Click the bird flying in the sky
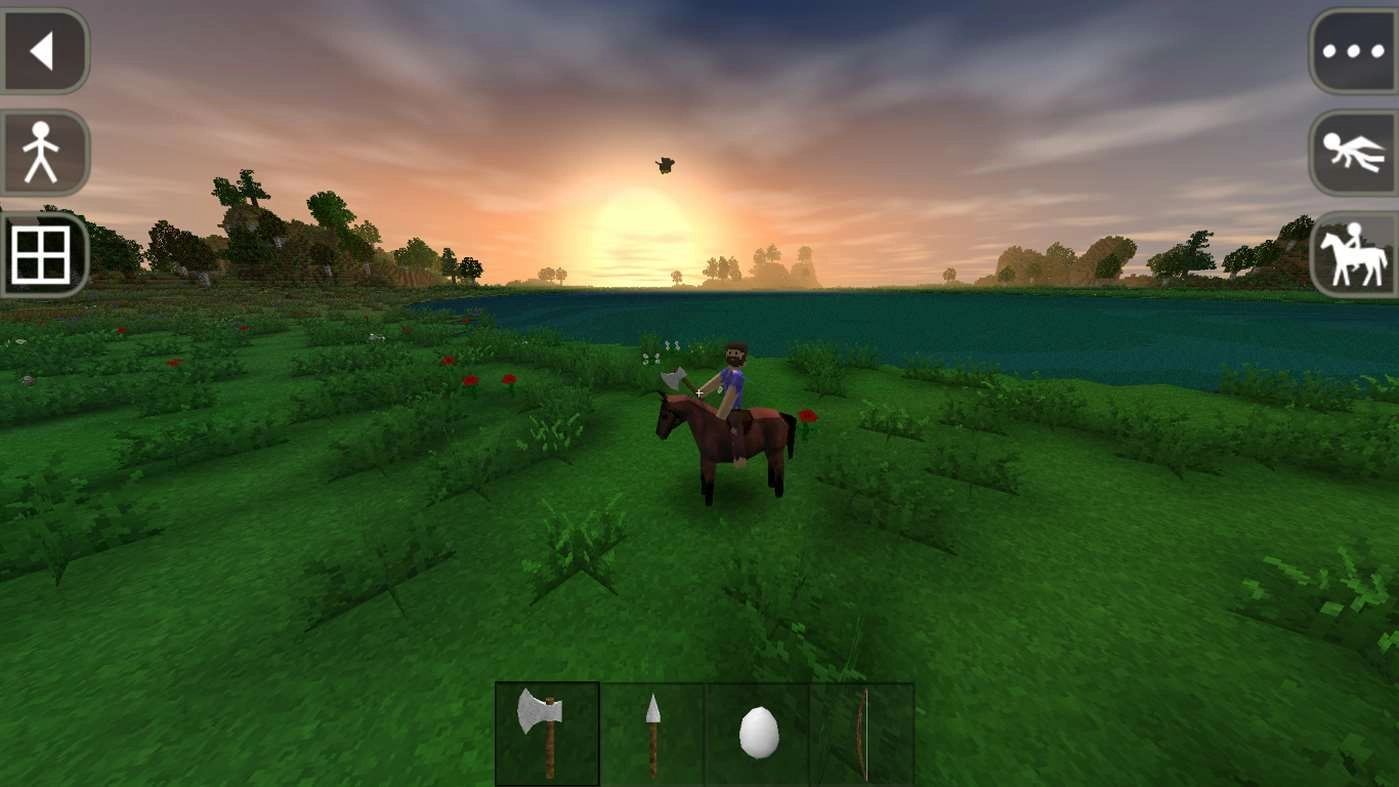 tap(663, 165)
